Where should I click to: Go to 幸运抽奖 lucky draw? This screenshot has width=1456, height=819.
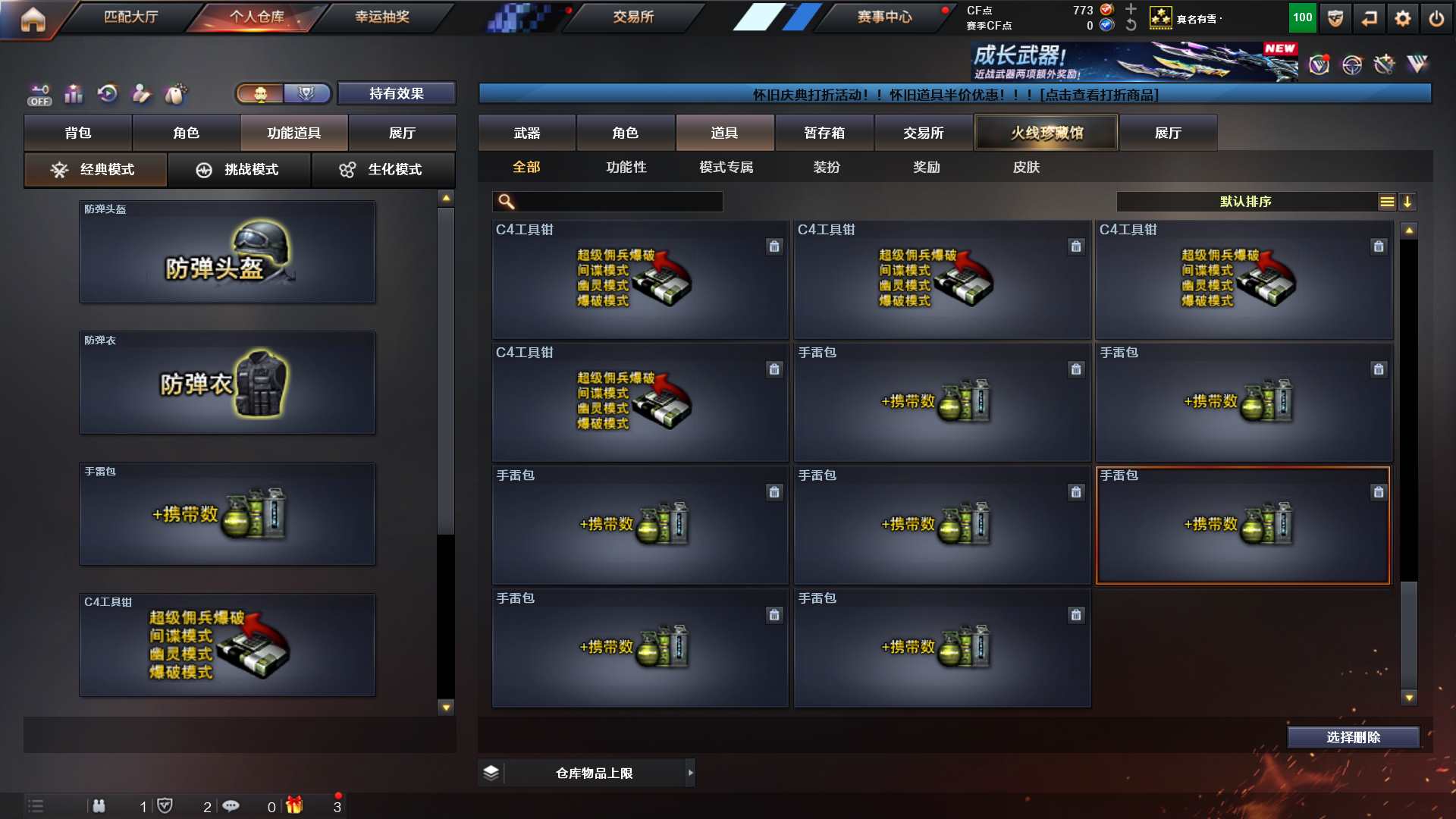point(382,17)
